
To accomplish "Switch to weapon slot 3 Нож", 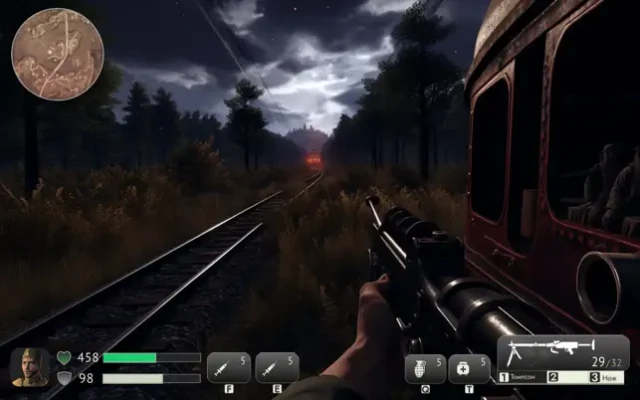I will click(607, 378).
